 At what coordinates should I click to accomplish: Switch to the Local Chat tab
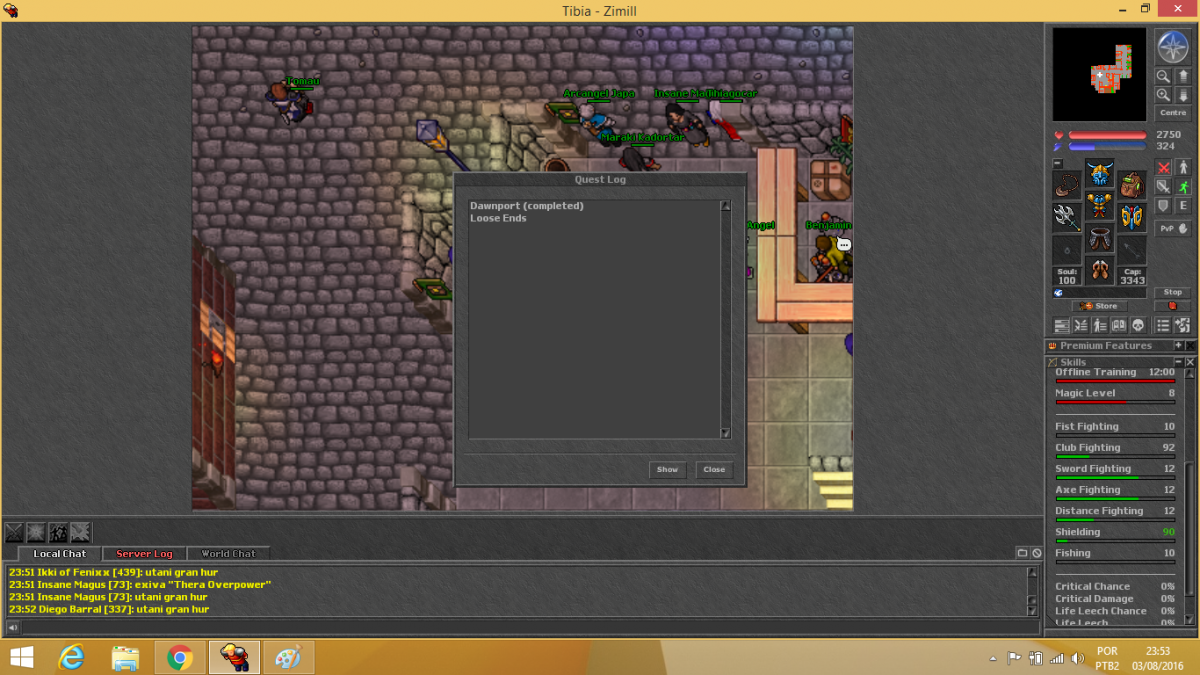(60, 553)
